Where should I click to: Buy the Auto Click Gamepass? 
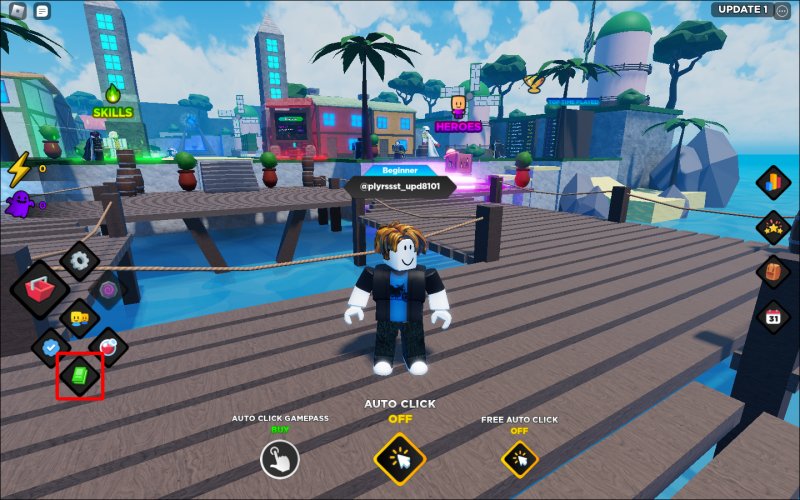(280, 459)
